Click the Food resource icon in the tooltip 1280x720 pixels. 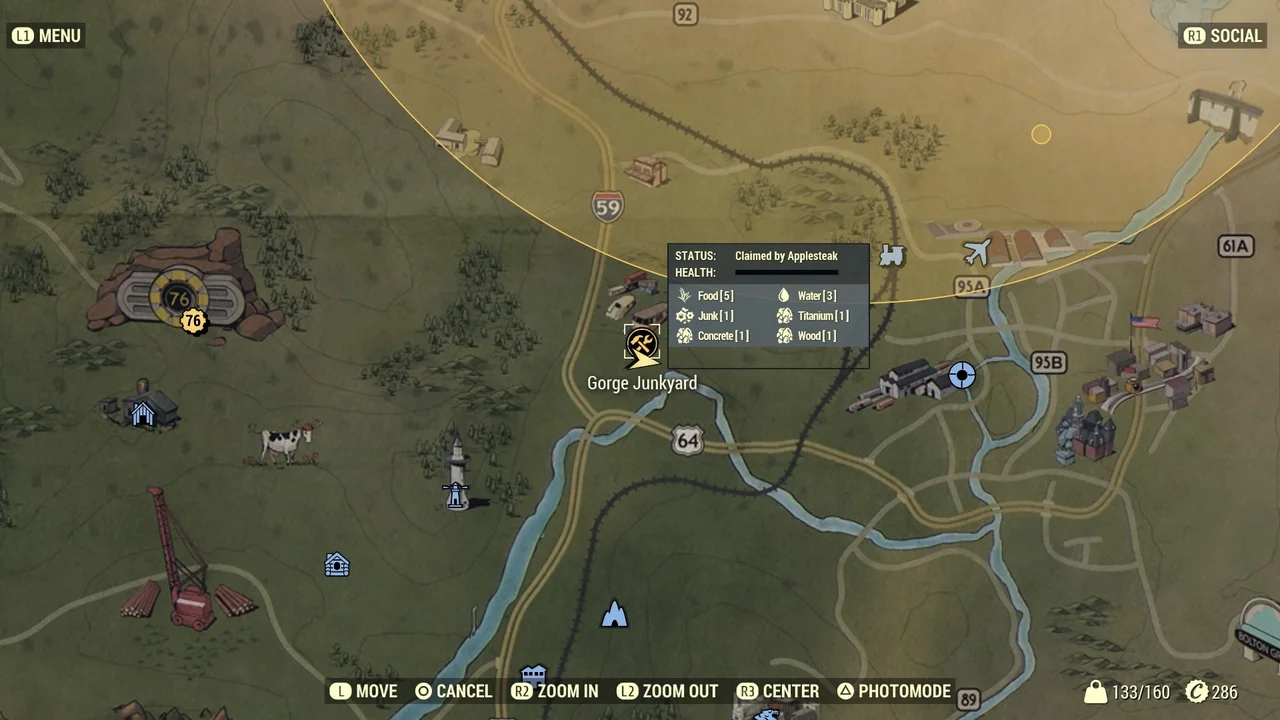684,295
